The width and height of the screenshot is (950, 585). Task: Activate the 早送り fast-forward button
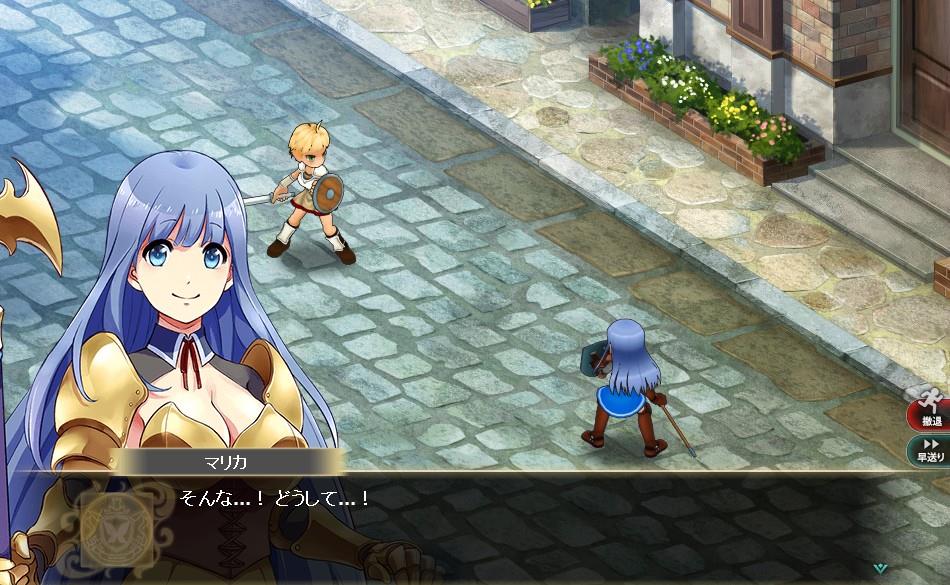[x=931, y=449]
